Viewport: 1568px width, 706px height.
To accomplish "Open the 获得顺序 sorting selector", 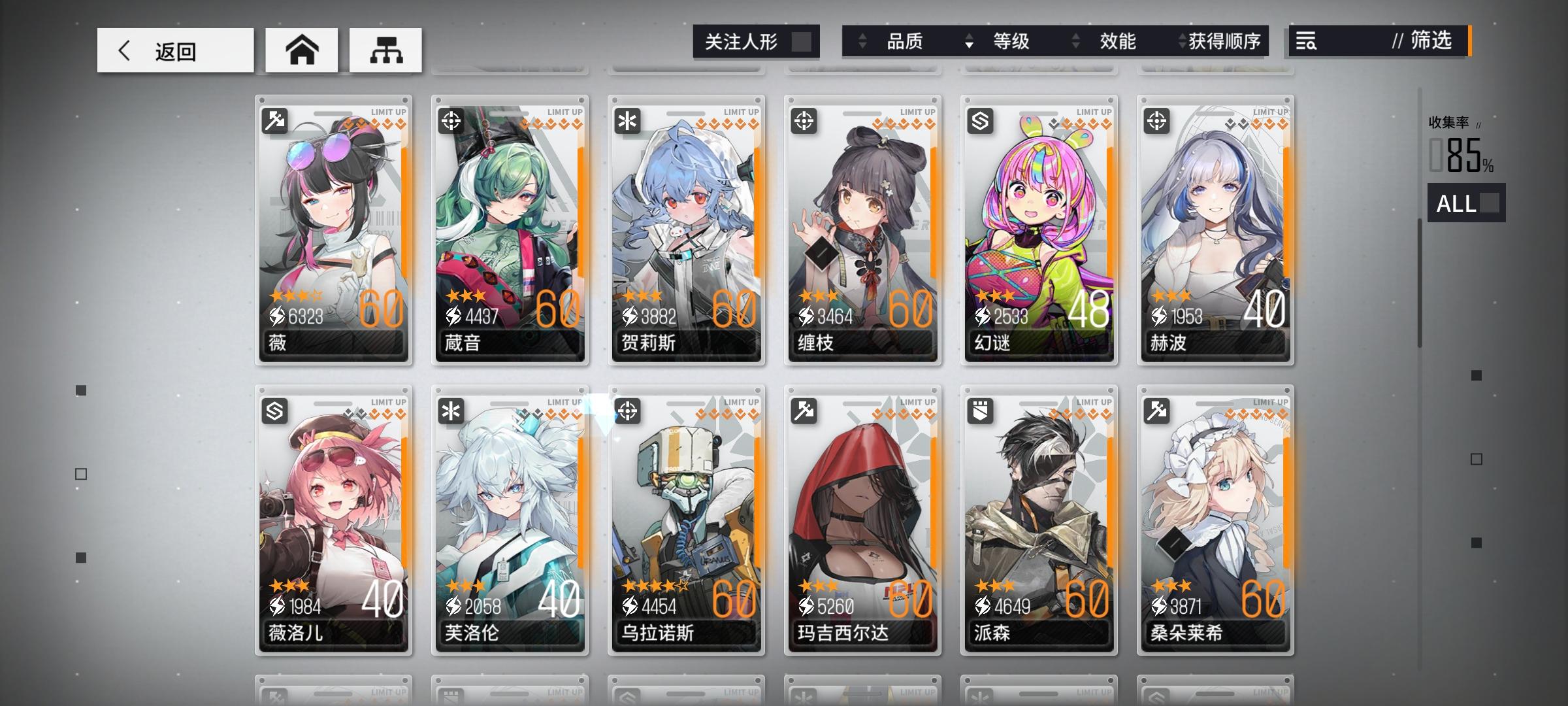I will (1223, 42).
